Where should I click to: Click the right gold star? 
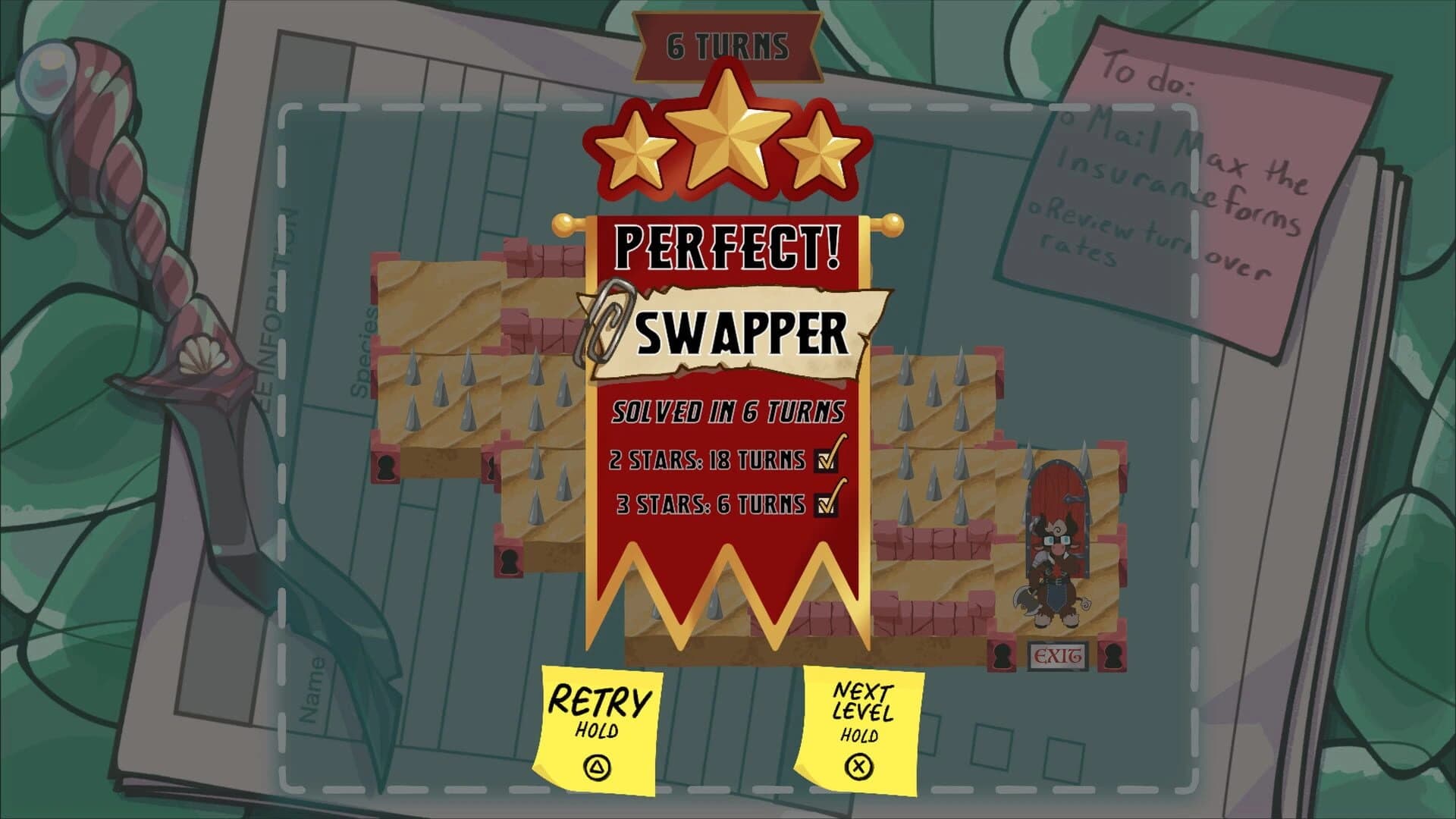[x=819, y=155]
